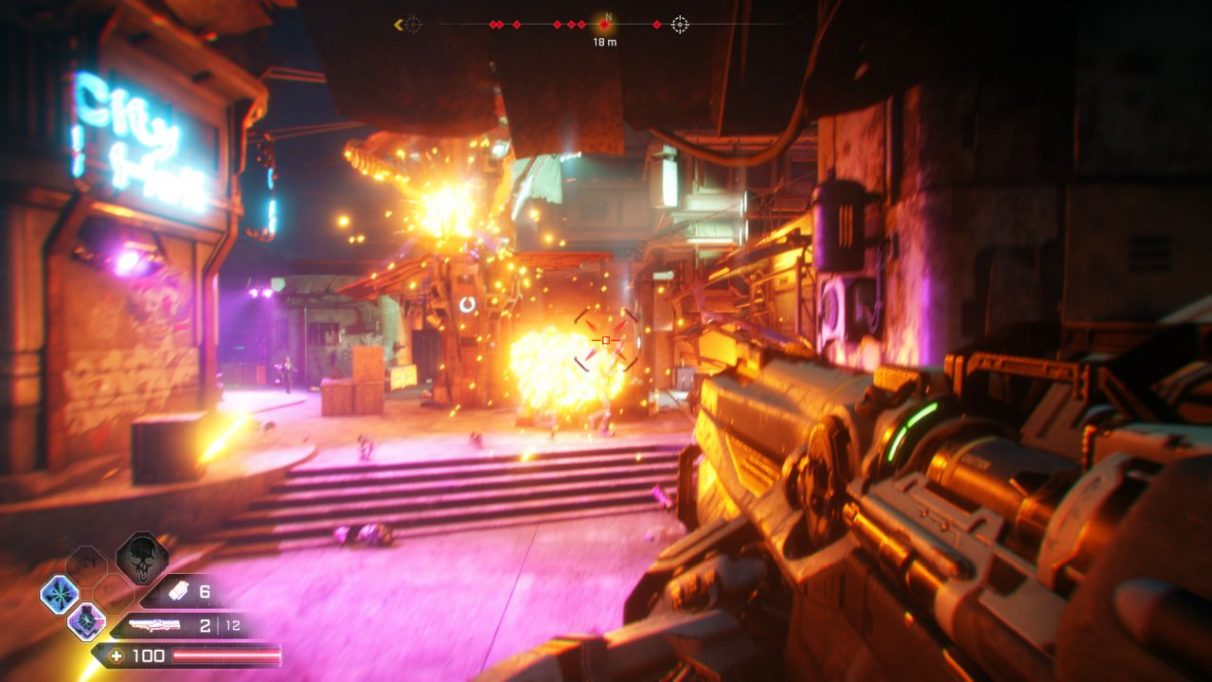Select the highlighted compass marker labeled 18 m
The width and height of the screenshot is (1212, 682).
[604, 24]
